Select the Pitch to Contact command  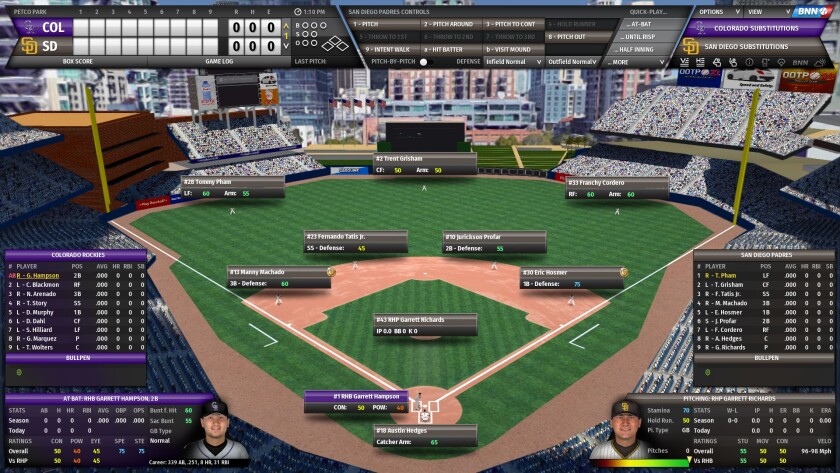[x=512, y=23]
